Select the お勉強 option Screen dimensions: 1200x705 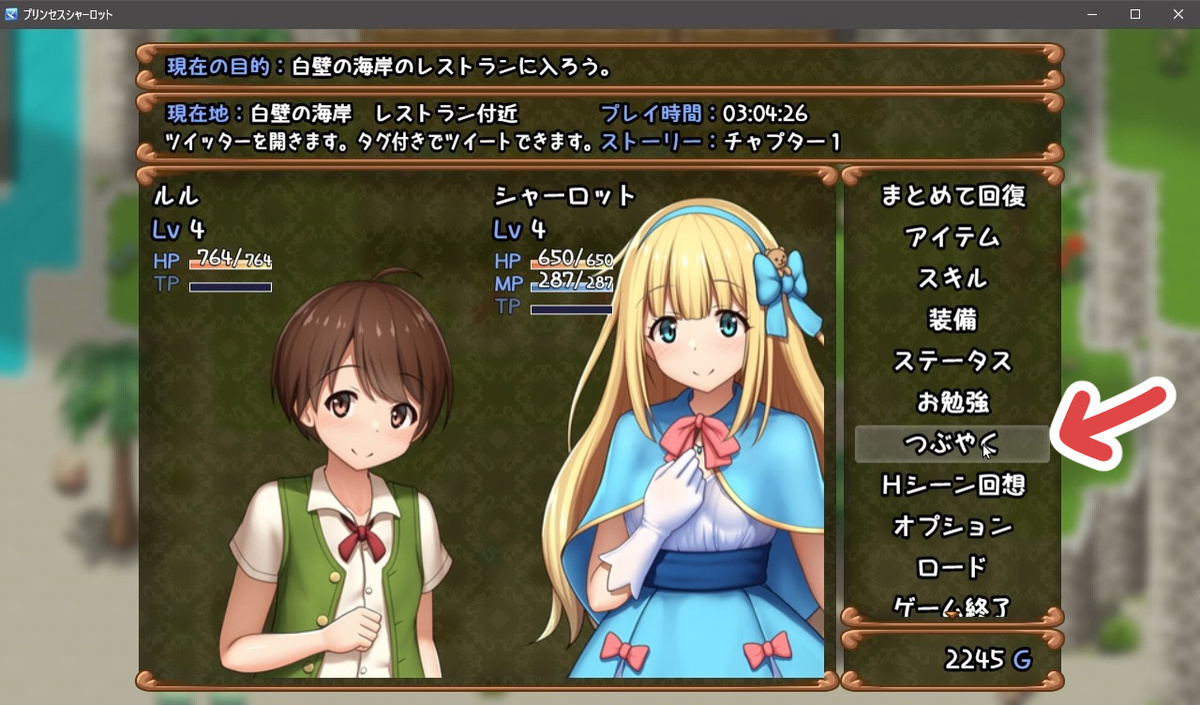tap(952, 402)
